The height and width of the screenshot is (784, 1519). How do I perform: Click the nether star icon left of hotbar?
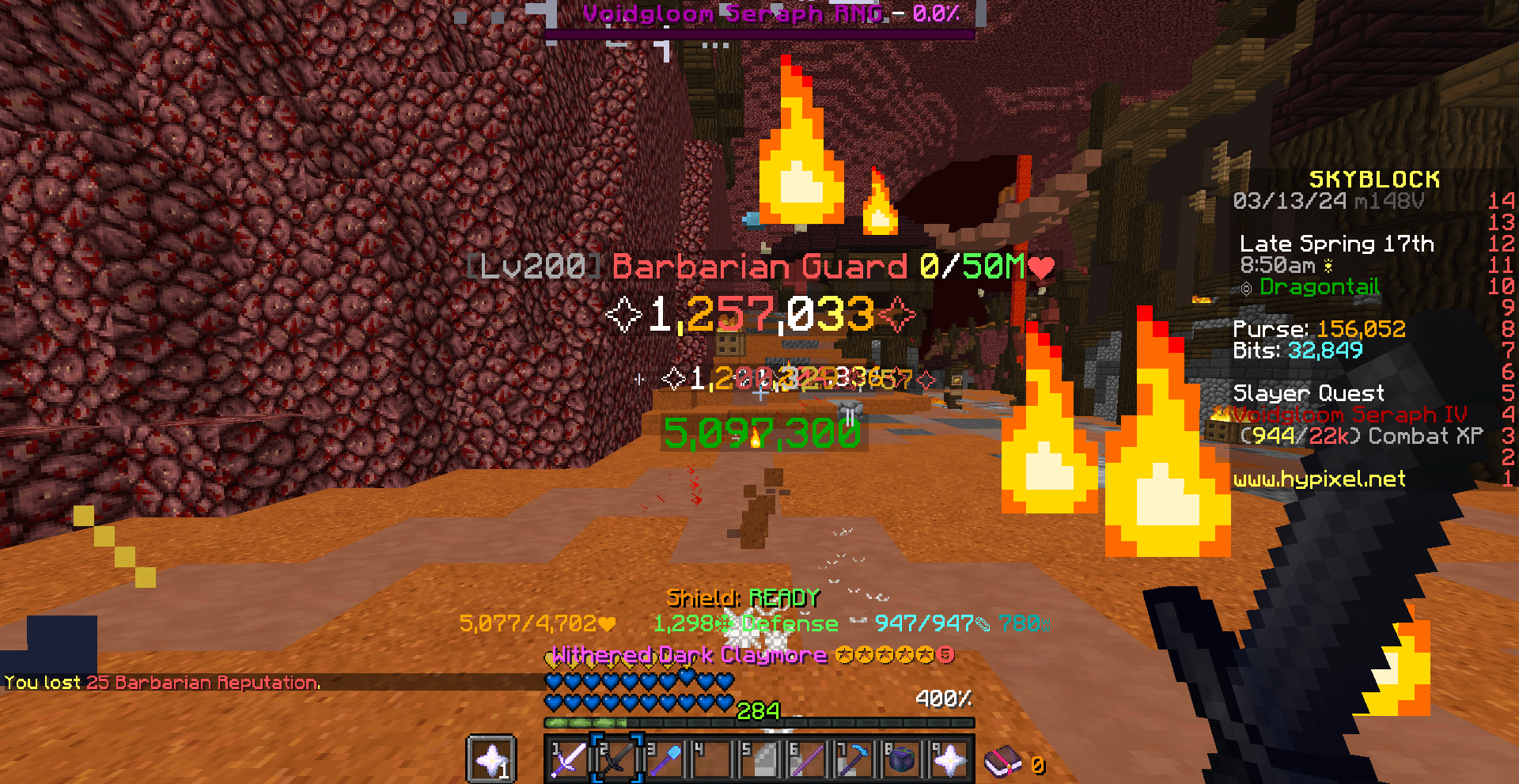492,759
